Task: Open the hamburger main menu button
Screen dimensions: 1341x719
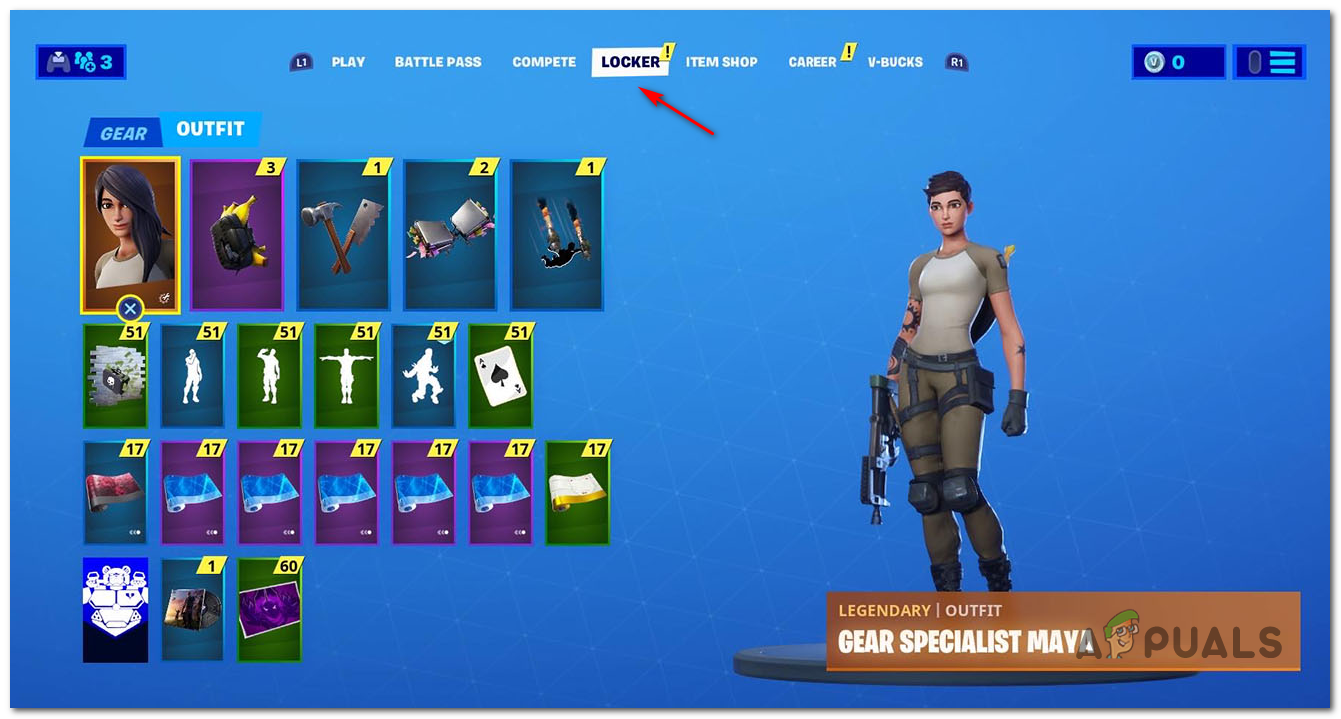Action: (1269, 62)
